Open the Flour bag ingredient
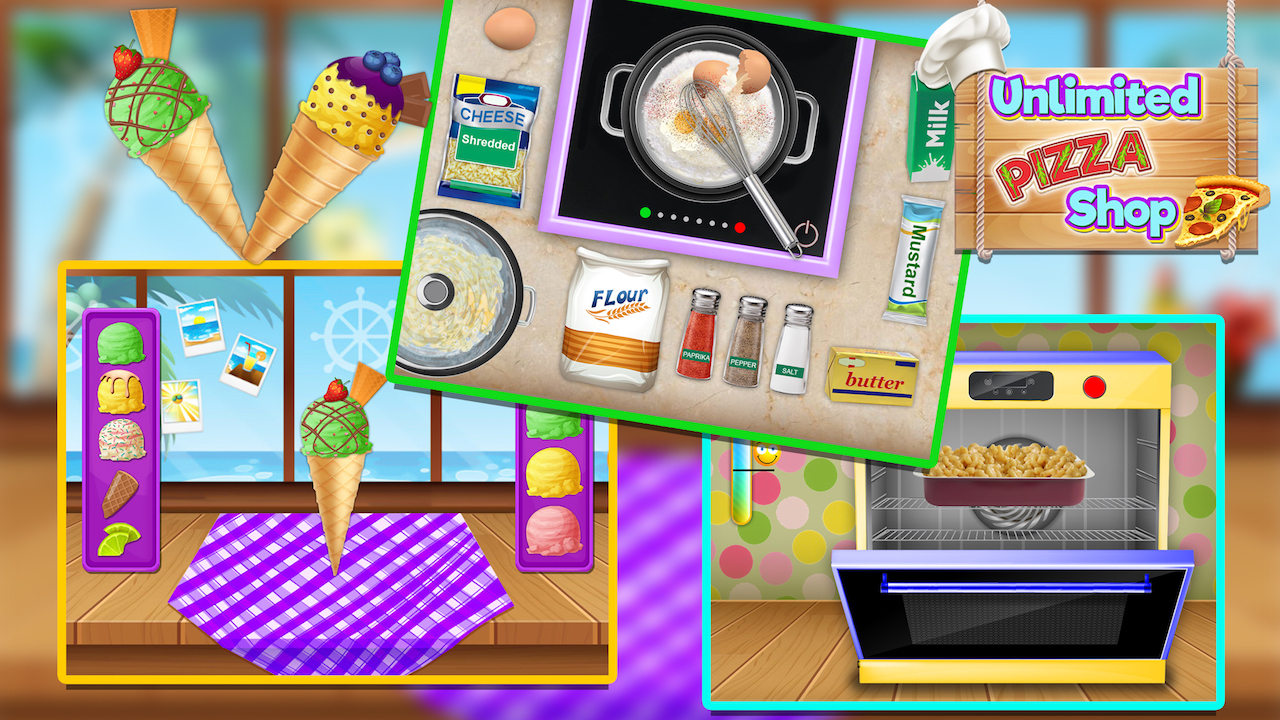The image size is (1280, 720). (x=617, y=322)
